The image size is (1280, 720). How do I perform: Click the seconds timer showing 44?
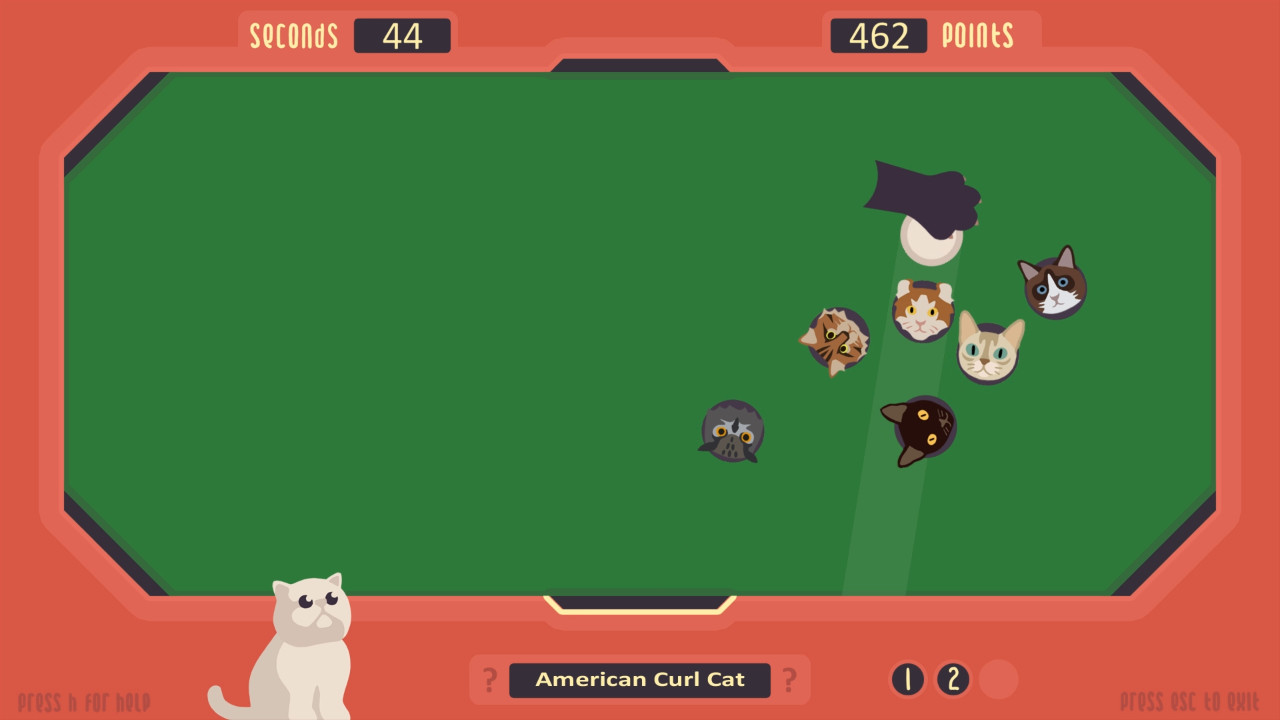[x=403, y=36]
